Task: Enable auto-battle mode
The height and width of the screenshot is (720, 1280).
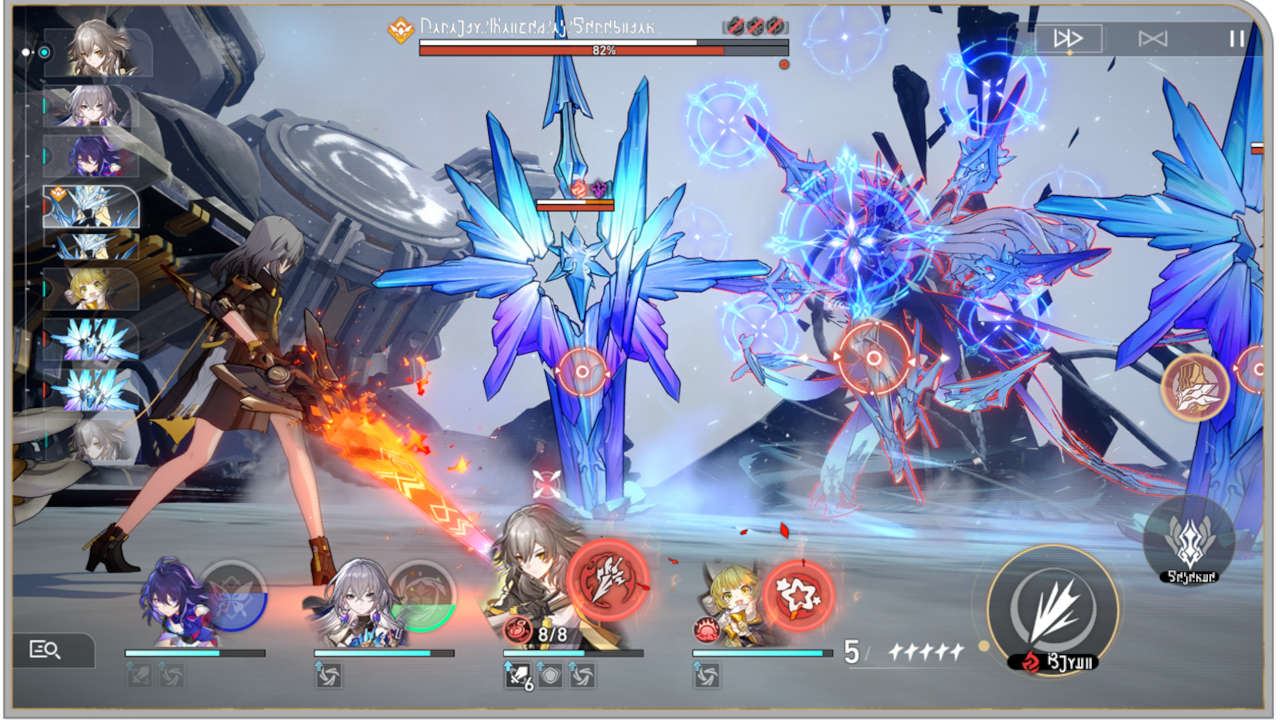Action: coord(1153,39)
